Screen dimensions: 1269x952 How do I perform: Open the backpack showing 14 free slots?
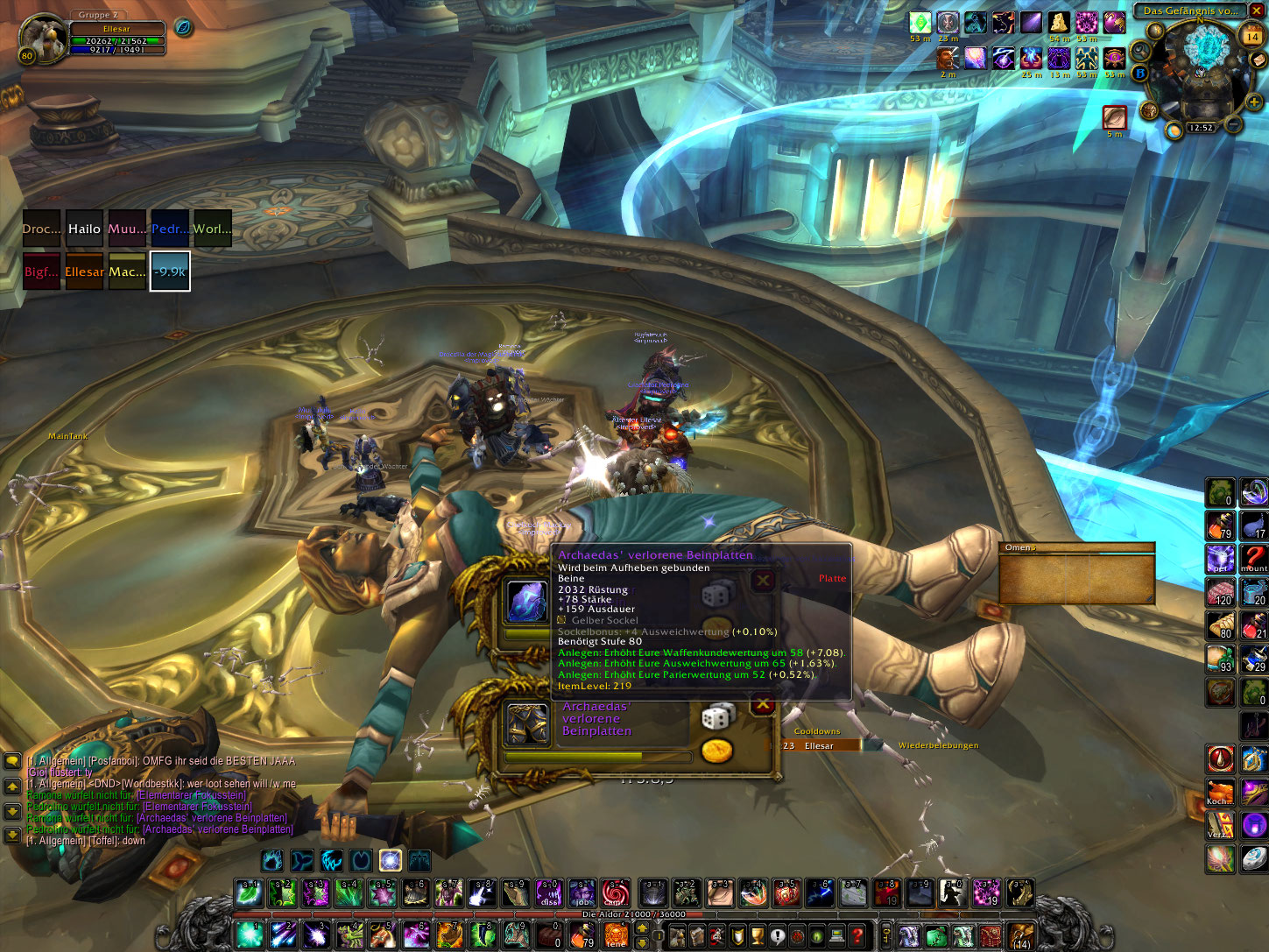(x=1020, y=935)
